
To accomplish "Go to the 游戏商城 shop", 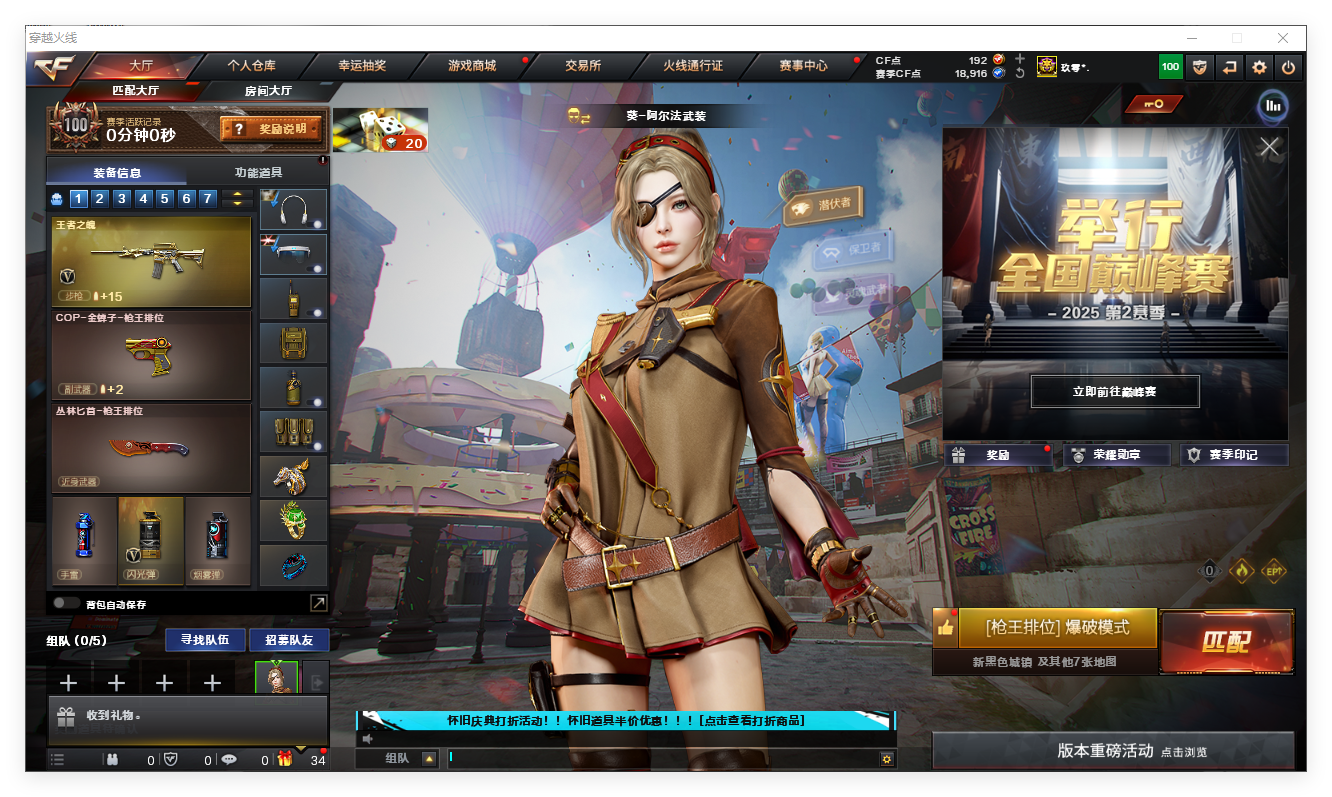I will coord(472,66).
